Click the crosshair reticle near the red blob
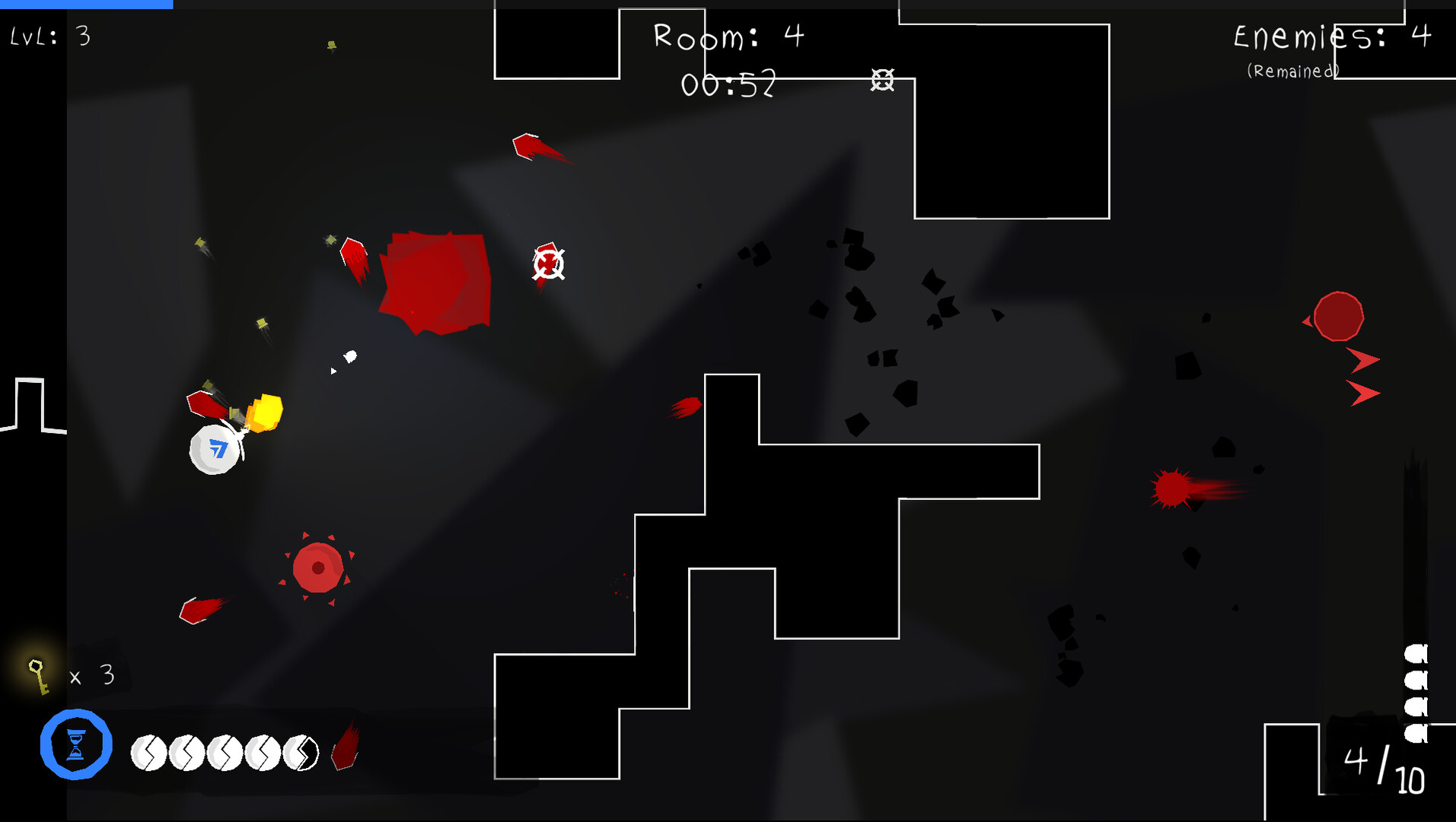The image size is (1456, 822). pos(547,263)
